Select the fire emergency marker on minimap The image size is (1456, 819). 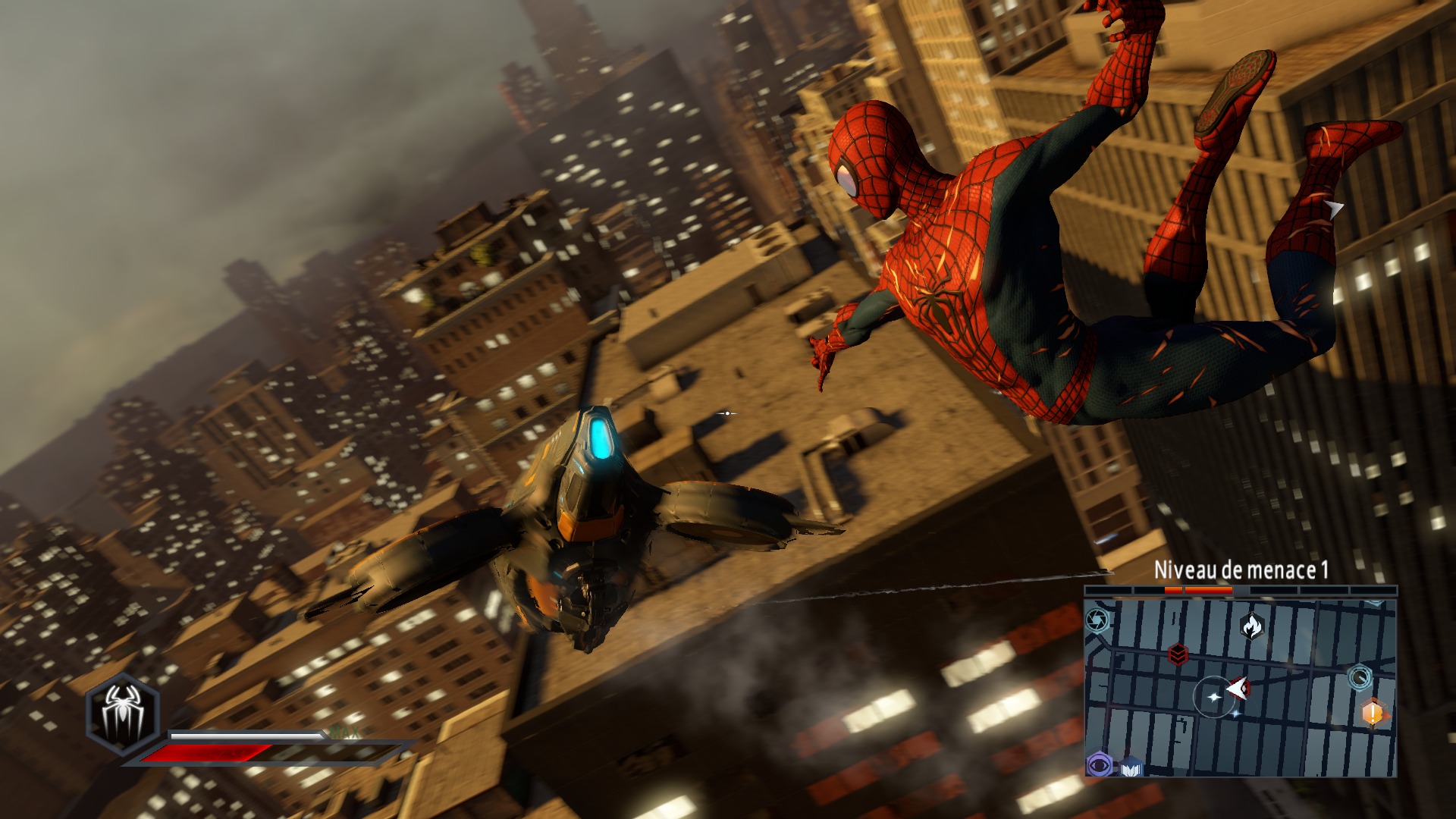click(x=1251, y=626)
